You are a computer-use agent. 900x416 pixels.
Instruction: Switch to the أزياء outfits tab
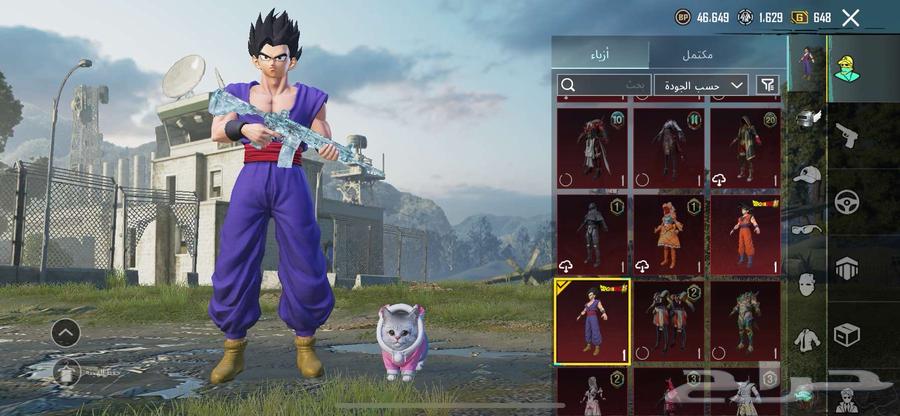tap(603, 53)
